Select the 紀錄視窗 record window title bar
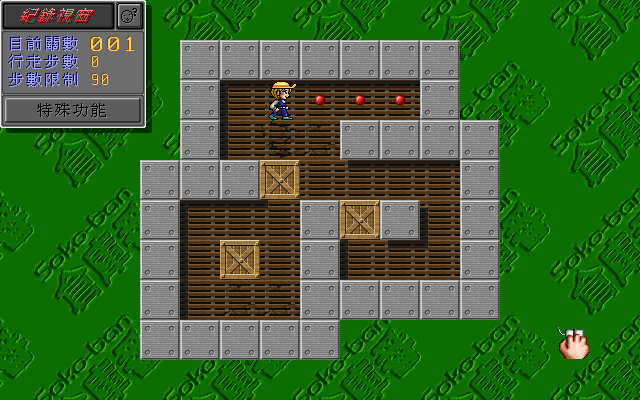The width and height of the screenshot is (640, 400). 58,15
